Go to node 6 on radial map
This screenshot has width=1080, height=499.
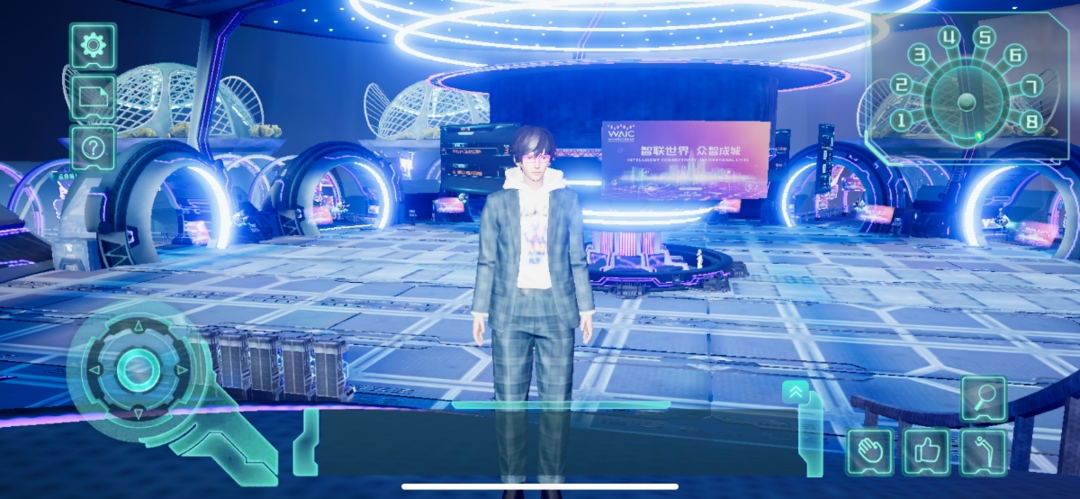coord(1015,55)
